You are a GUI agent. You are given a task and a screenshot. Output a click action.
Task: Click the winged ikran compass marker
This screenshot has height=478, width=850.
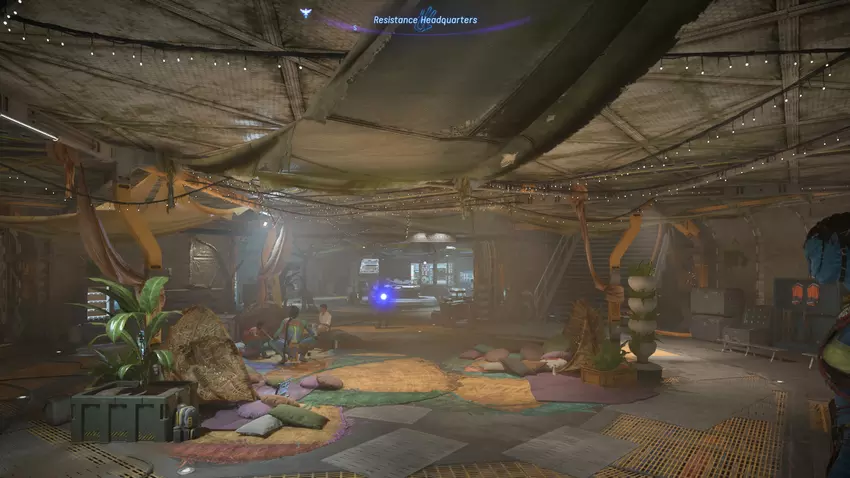coord(305,13)
